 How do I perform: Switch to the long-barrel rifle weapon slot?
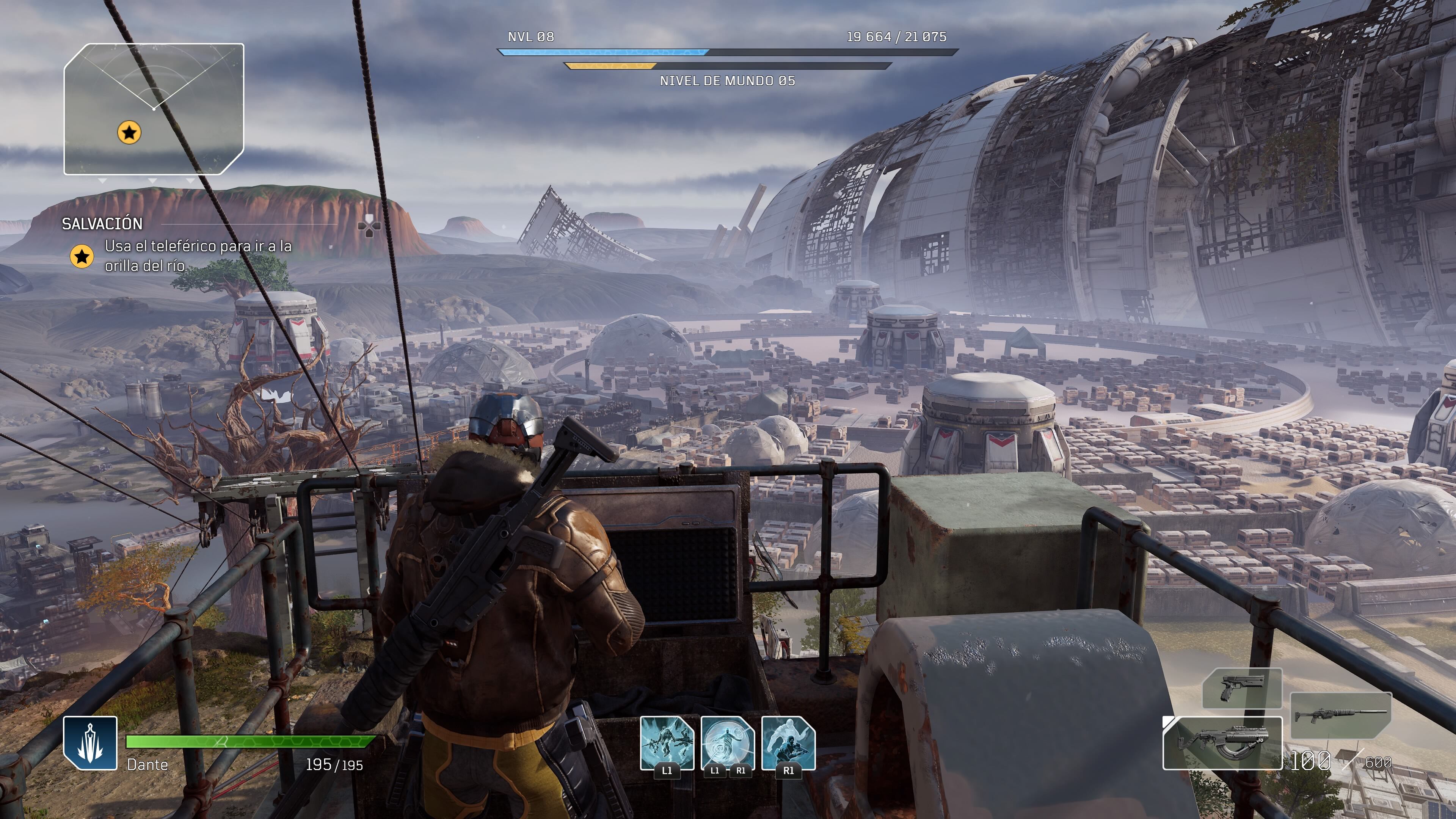click(1341, 715)
